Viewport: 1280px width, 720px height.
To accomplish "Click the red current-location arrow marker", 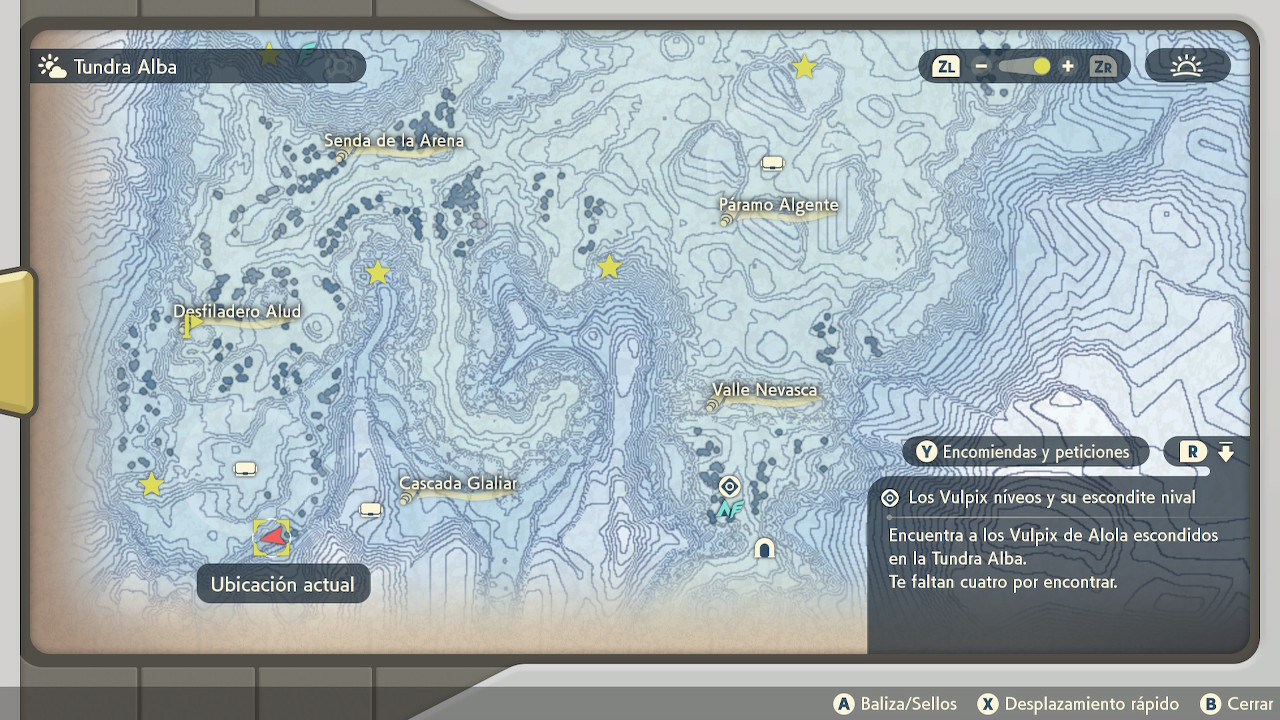I will [x=272, y=537].
